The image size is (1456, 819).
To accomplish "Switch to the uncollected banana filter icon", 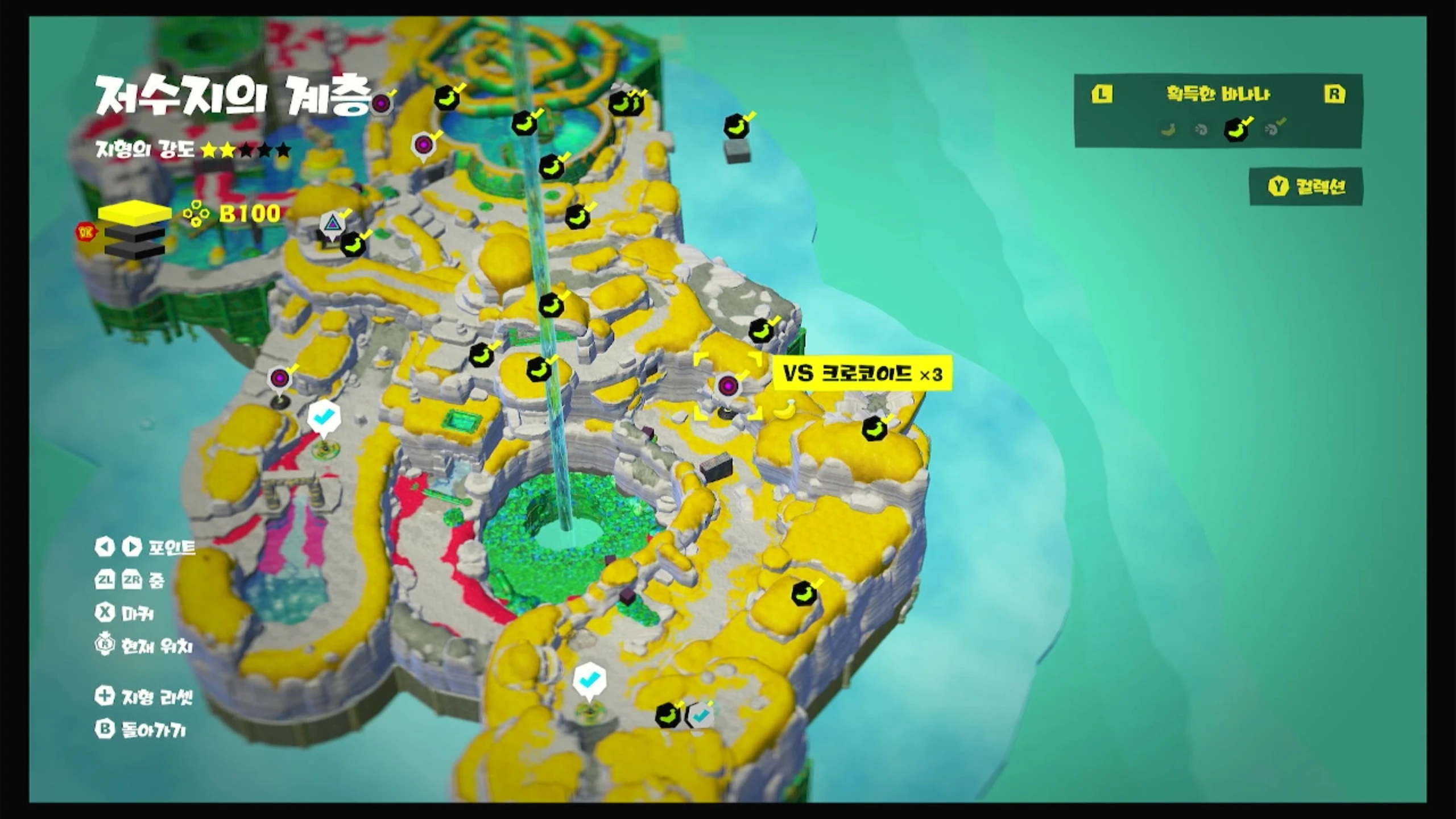I will pos(1168,130).
